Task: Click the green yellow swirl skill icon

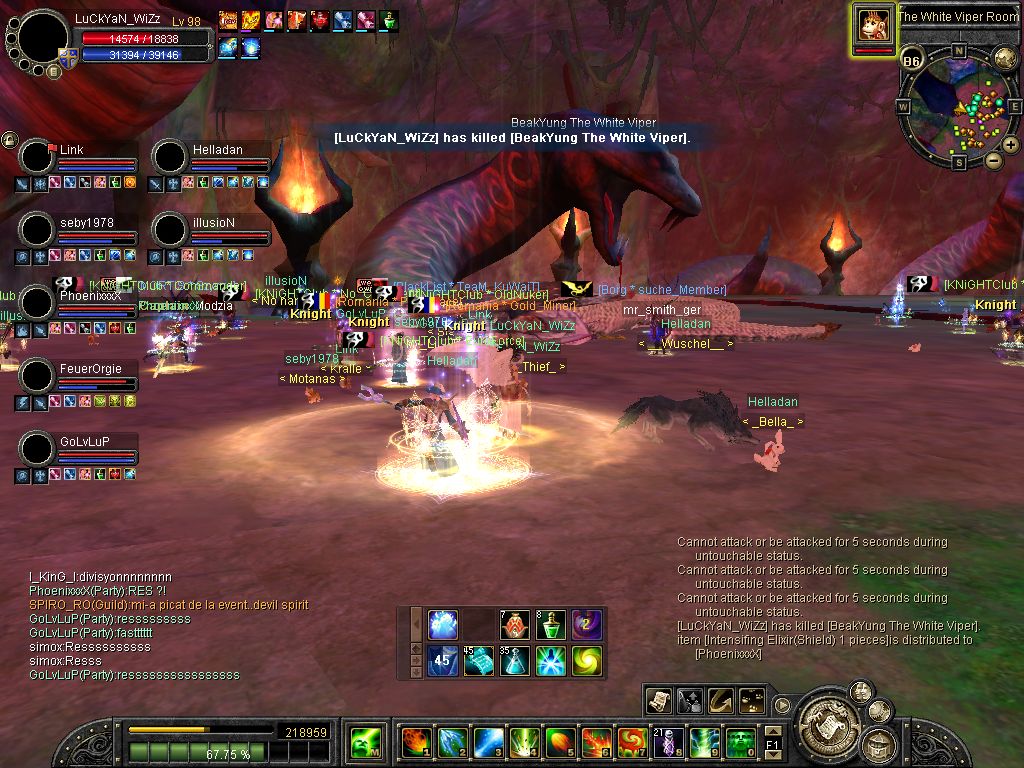Action: pos(586,660)
